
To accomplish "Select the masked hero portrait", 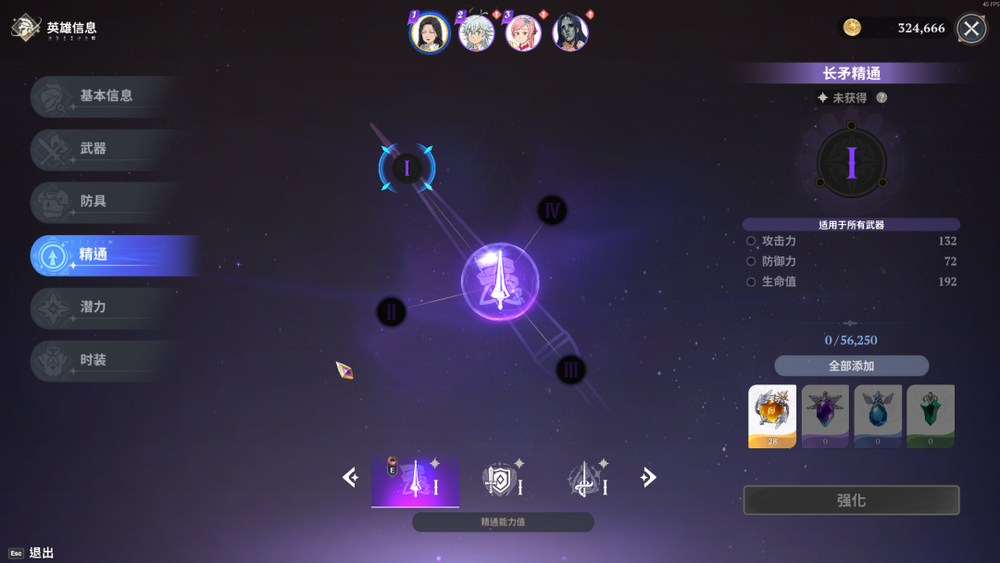I will [570, 32].
